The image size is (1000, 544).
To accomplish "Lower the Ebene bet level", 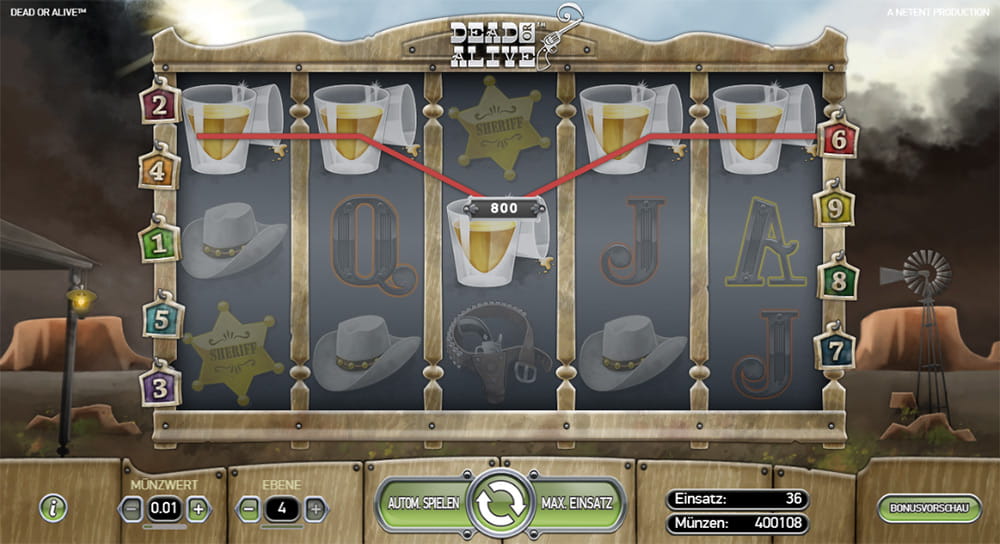I will tap(249, 509).
